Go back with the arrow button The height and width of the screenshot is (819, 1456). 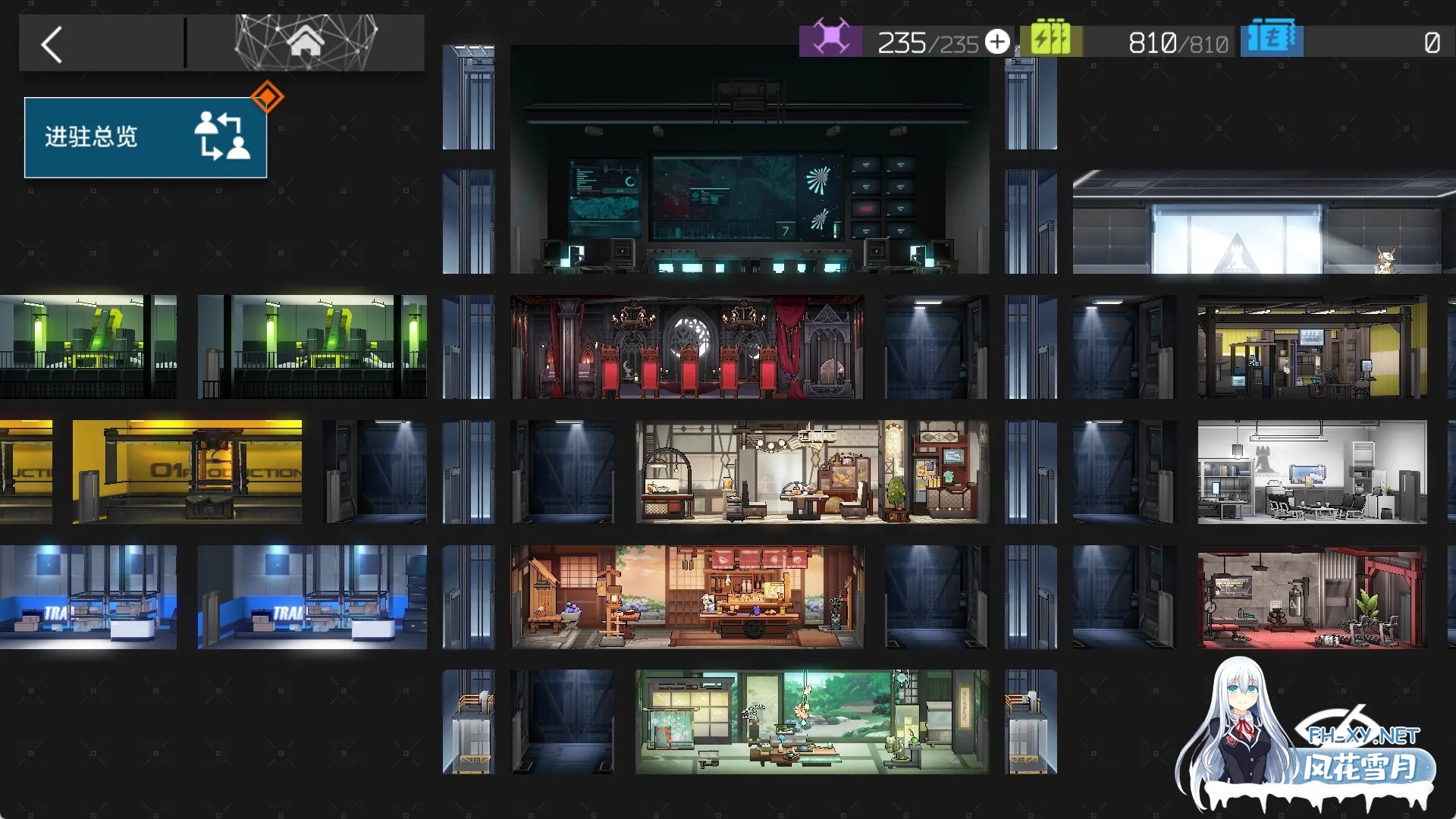coord(52,45)
